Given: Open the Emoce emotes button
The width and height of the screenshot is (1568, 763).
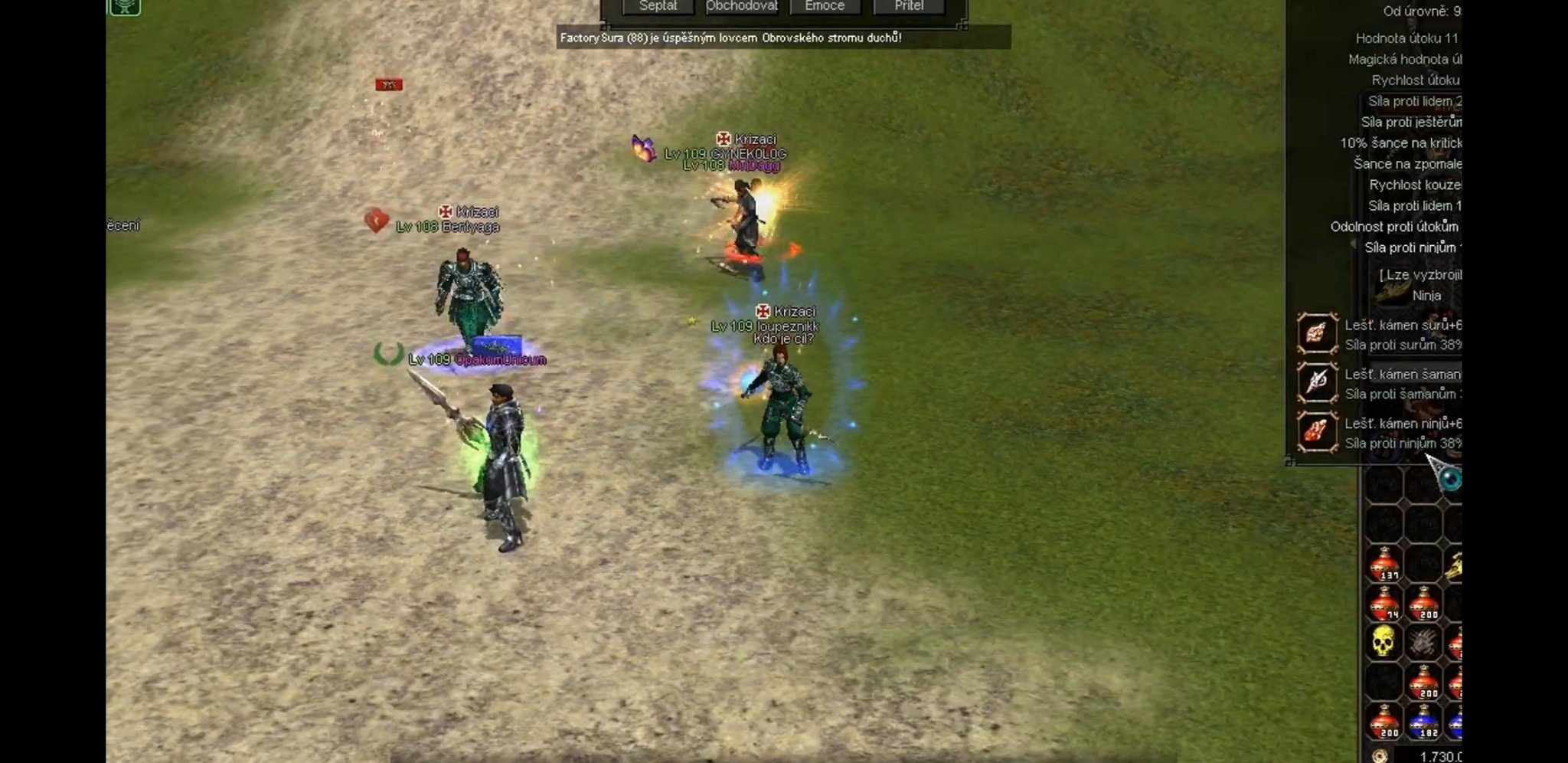Looking at the screenshot, I should tap(825, 6).
